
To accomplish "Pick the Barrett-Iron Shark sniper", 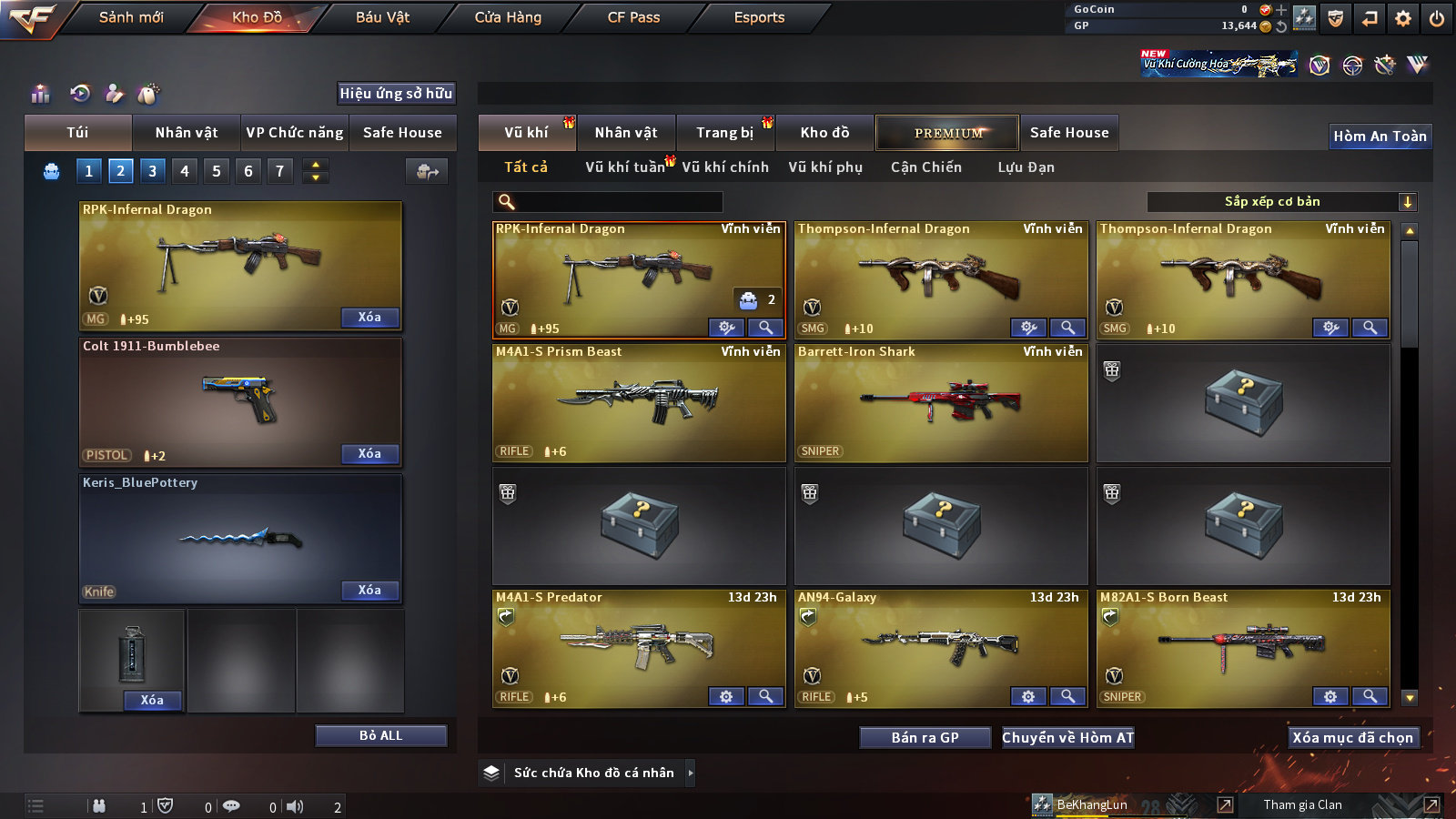I will coord(941,402).
